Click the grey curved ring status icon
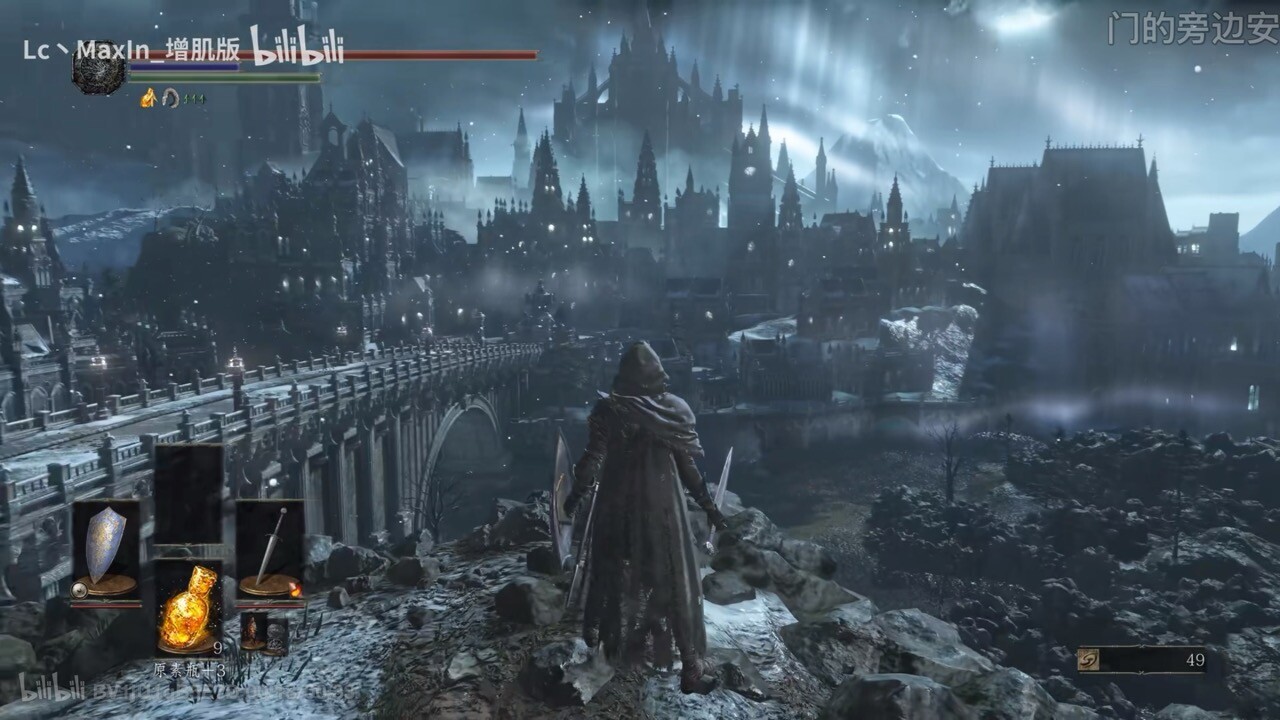This screenshot has height=720, width=1280. coord(170,98)
